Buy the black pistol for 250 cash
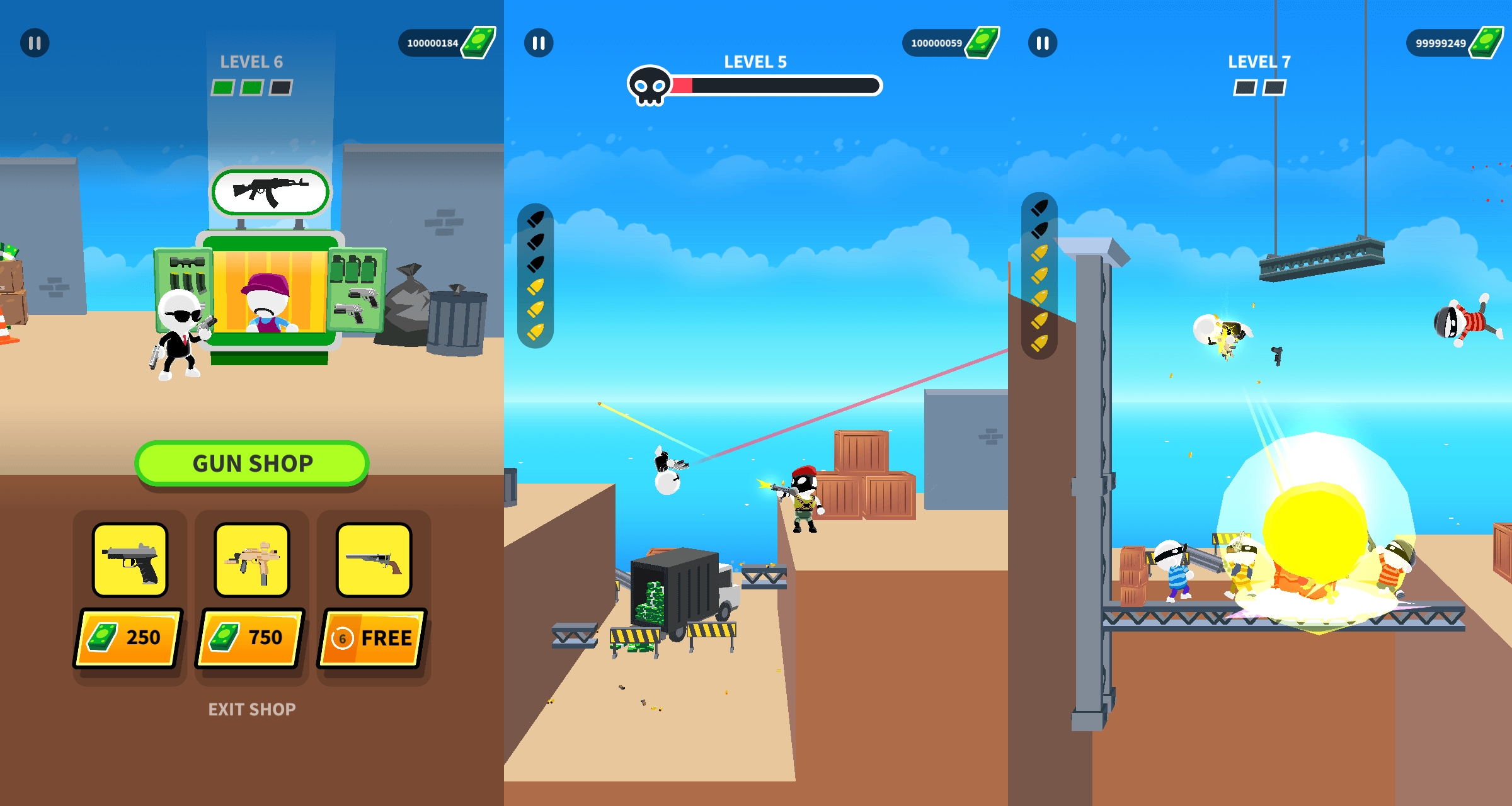 [x=129, y=637]
